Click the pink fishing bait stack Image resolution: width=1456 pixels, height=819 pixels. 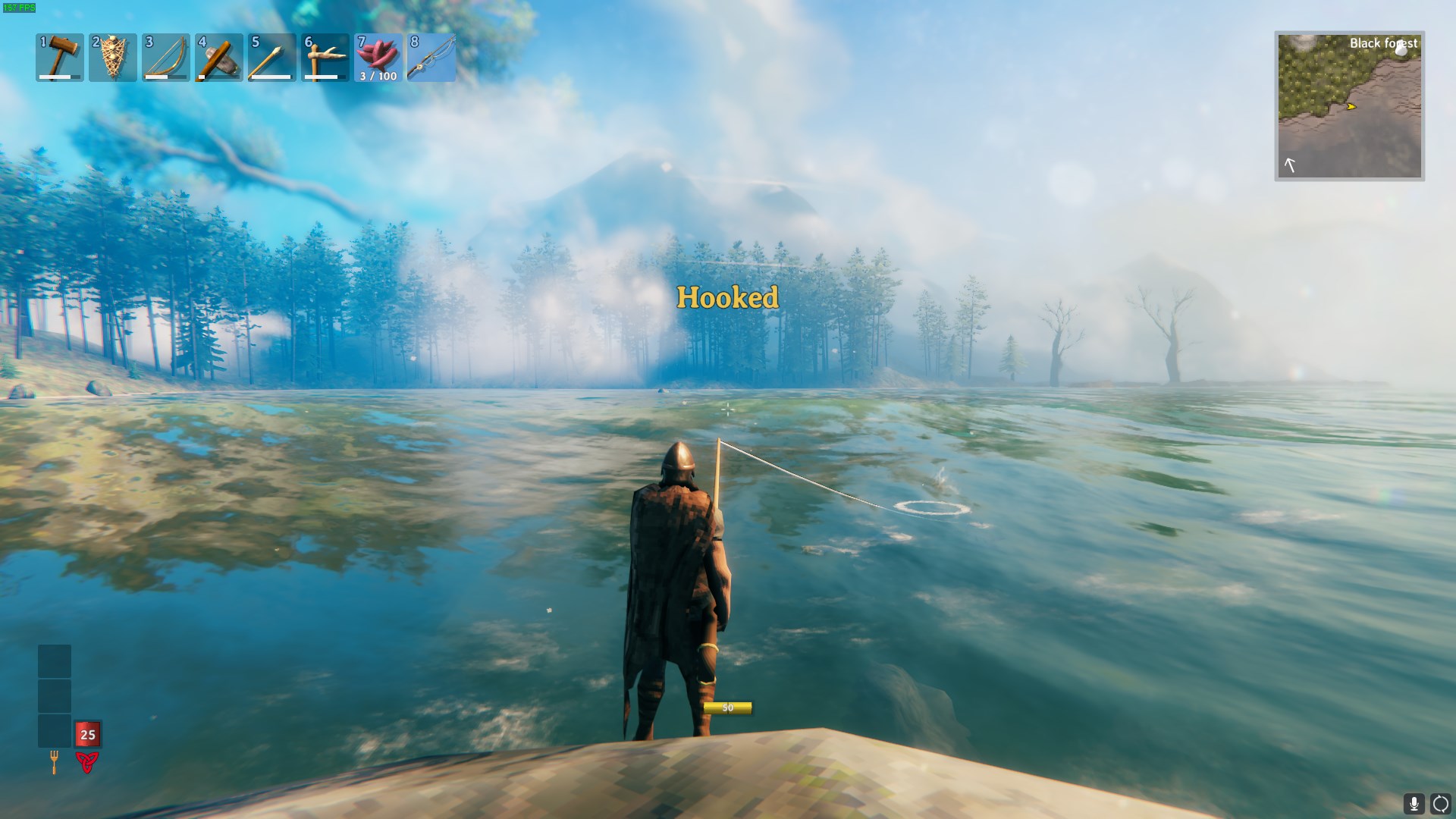tap(378, 57)
